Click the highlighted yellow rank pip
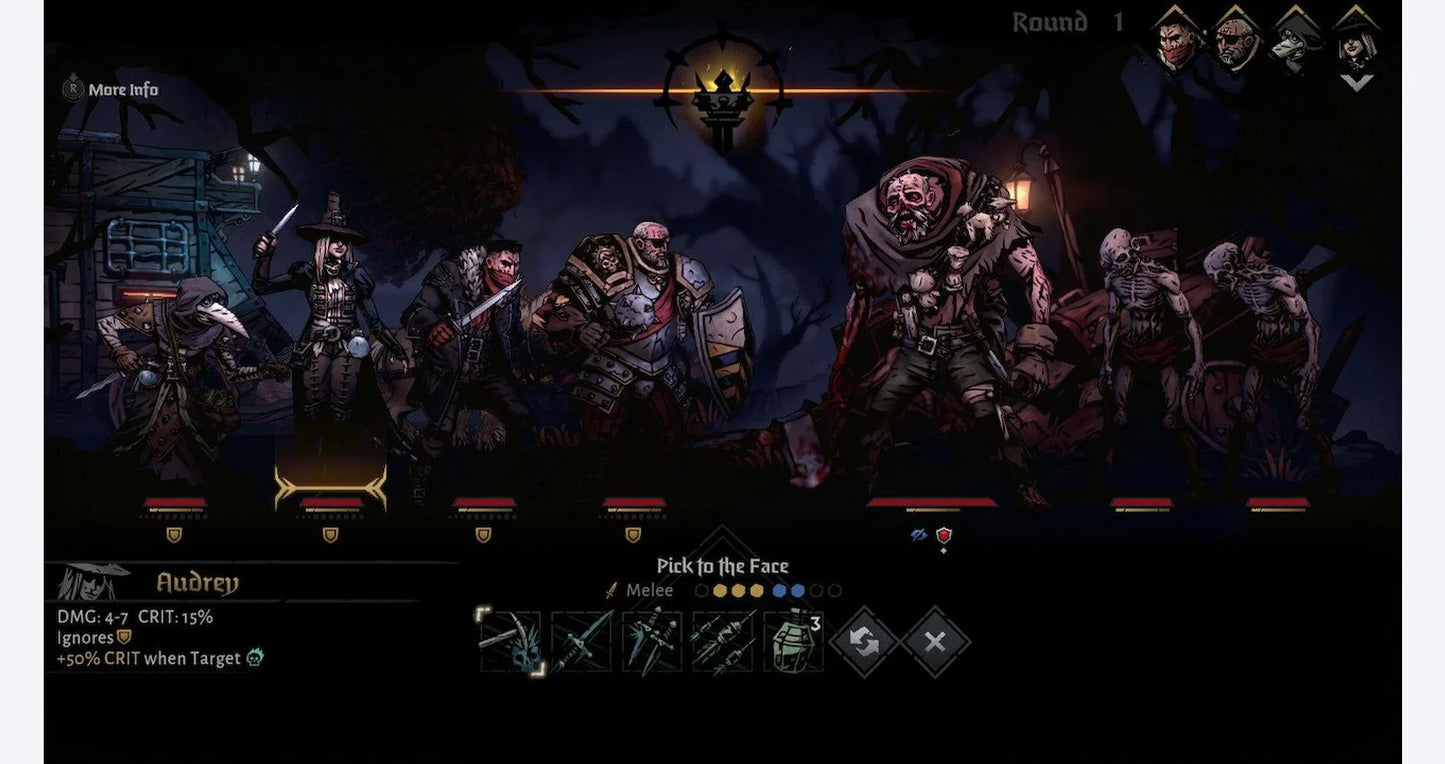 pyautogui.click(x=718, y=591)
